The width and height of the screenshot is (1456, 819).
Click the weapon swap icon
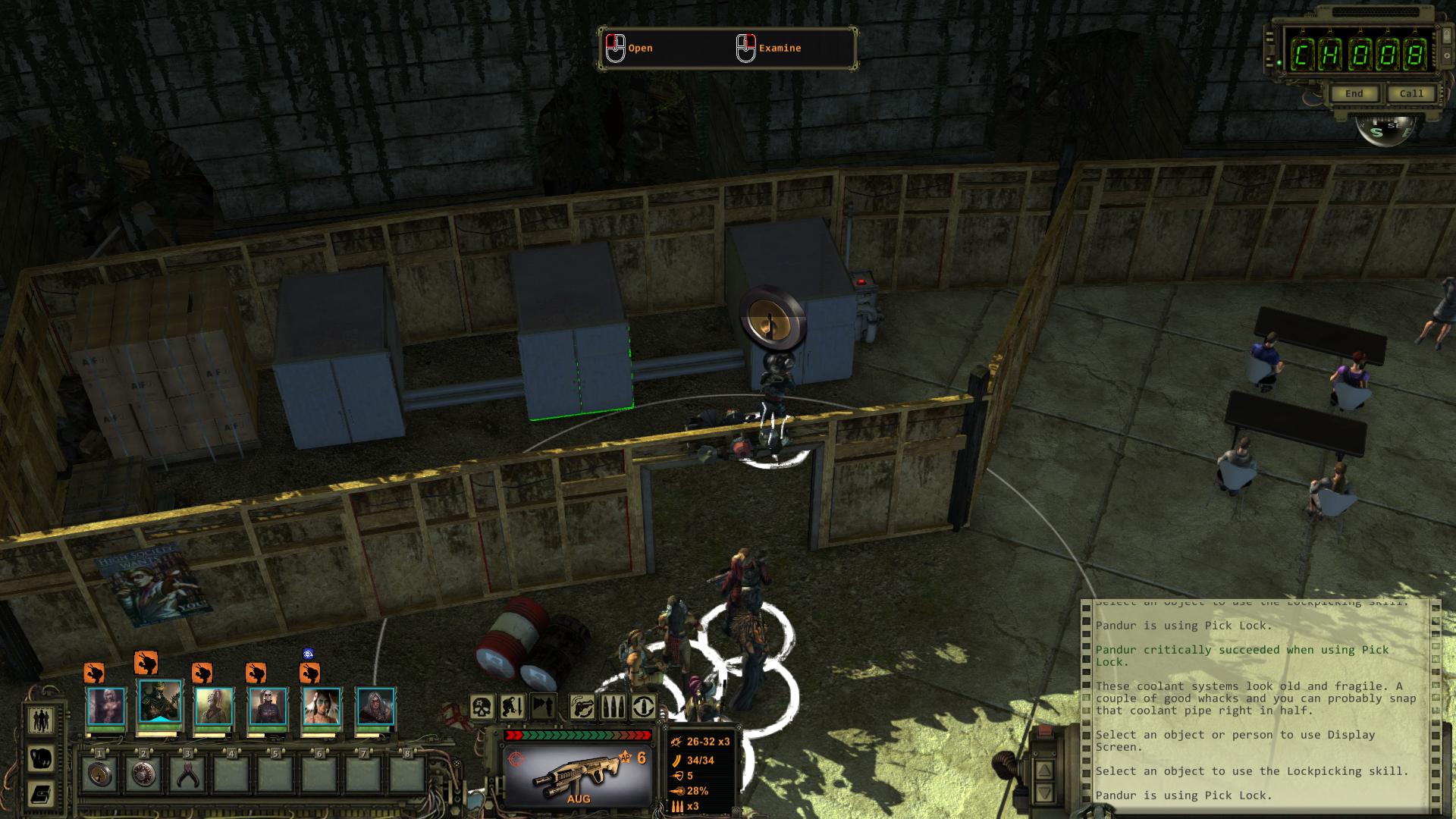point(582,708)
